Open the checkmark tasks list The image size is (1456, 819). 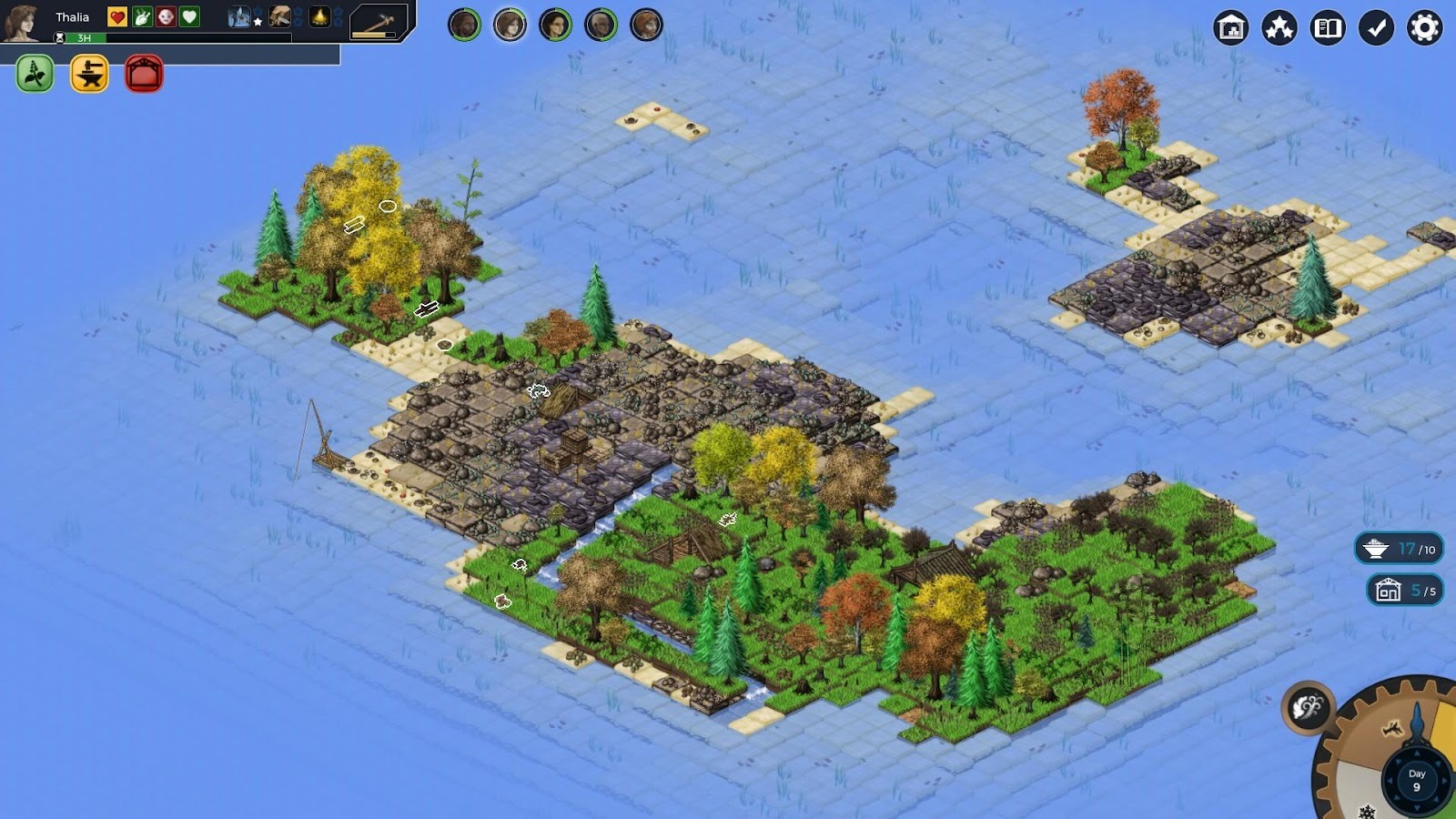pyautogui.click(x=1376, y=28)
